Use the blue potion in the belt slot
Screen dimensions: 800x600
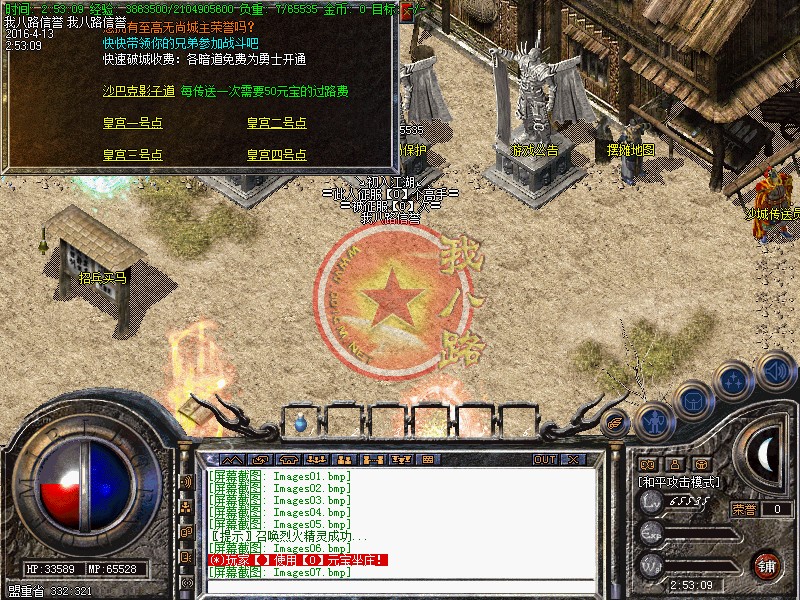pos(300,423)
